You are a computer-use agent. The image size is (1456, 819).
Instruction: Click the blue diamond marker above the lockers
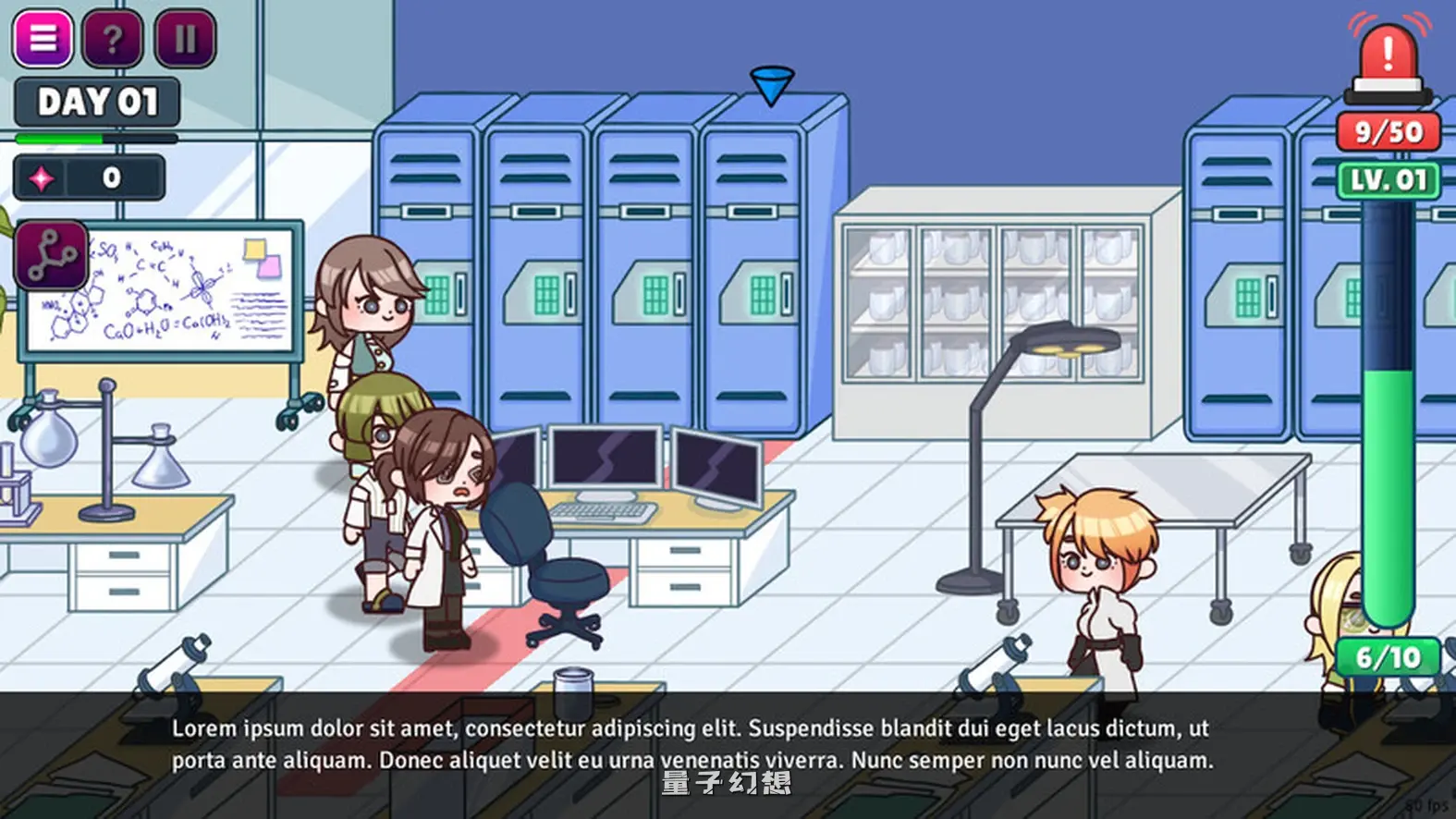(x=774, y=83)
